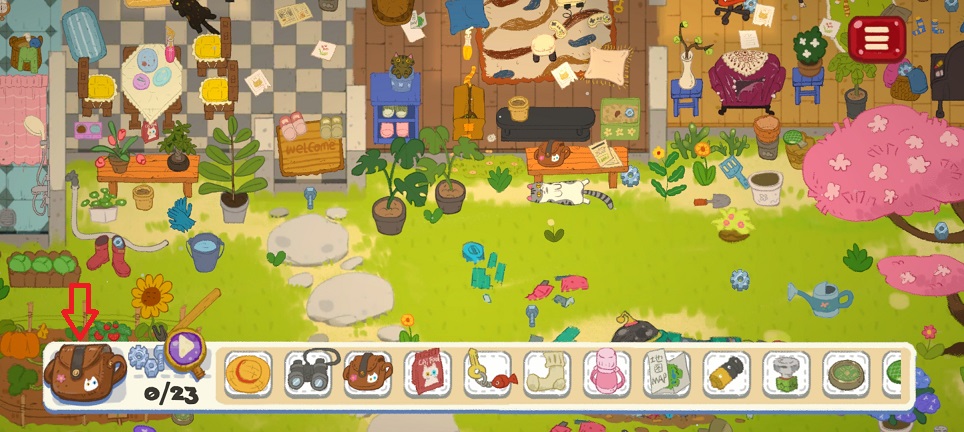
Task: Select the round green tin slot
Action: [847, 374]
